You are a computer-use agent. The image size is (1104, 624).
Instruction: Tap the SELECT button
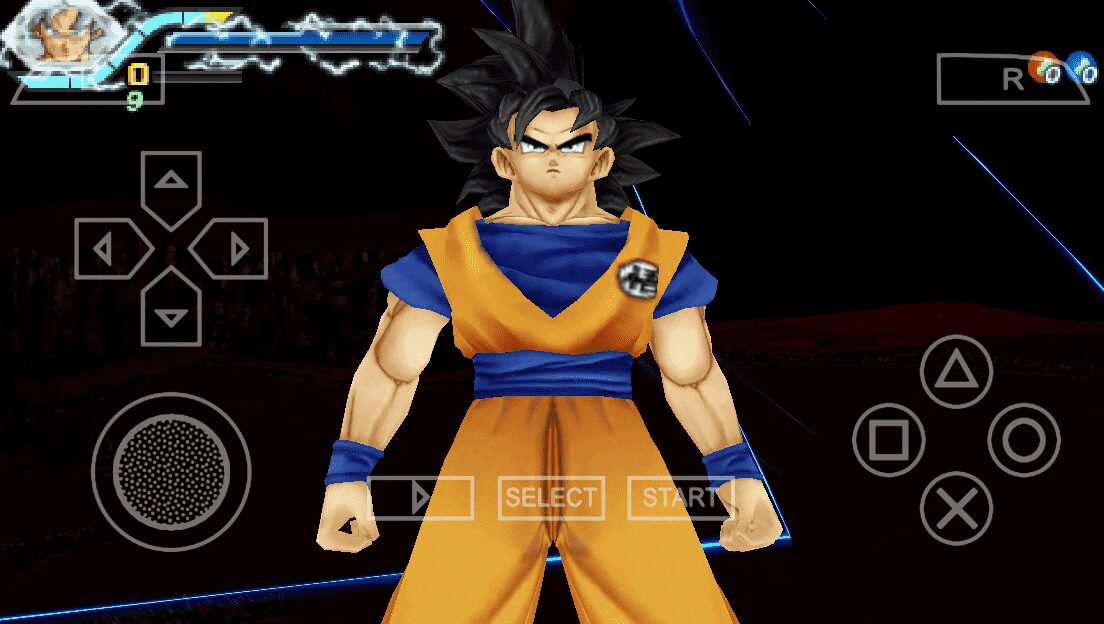[550, 498]
